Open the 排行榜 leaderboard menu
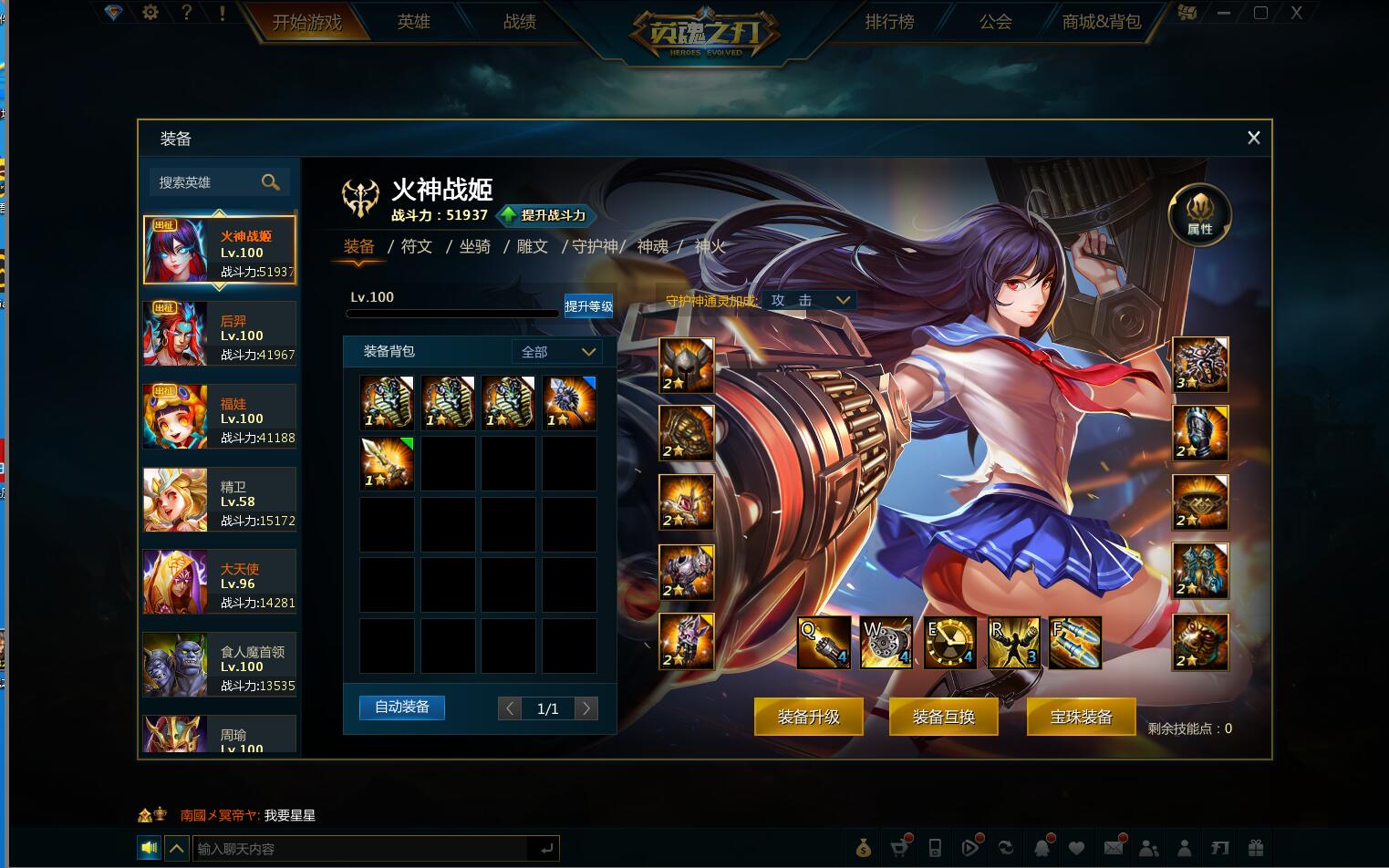 (x=889, y=22)
